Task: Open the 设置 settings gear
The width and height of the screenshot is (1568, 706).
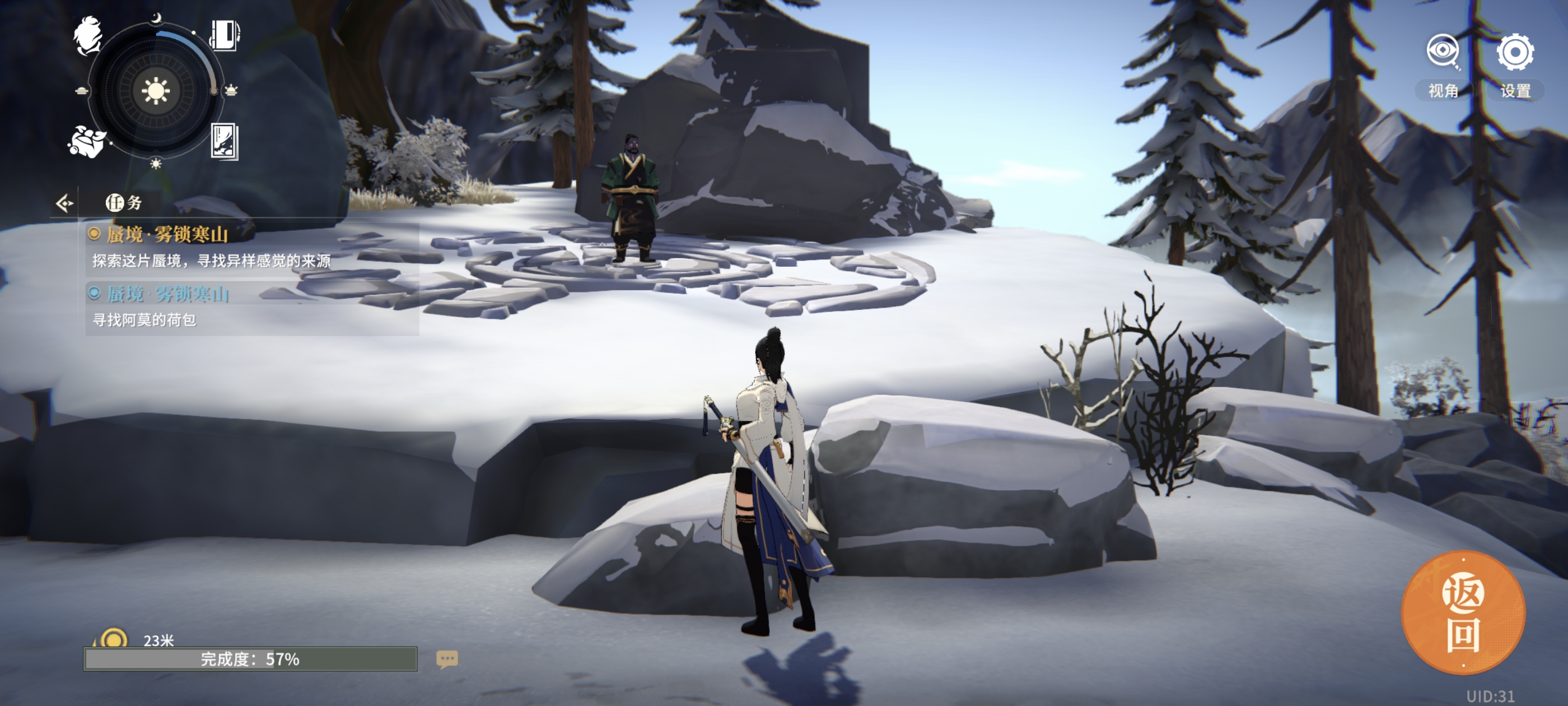Action: 1514,53
